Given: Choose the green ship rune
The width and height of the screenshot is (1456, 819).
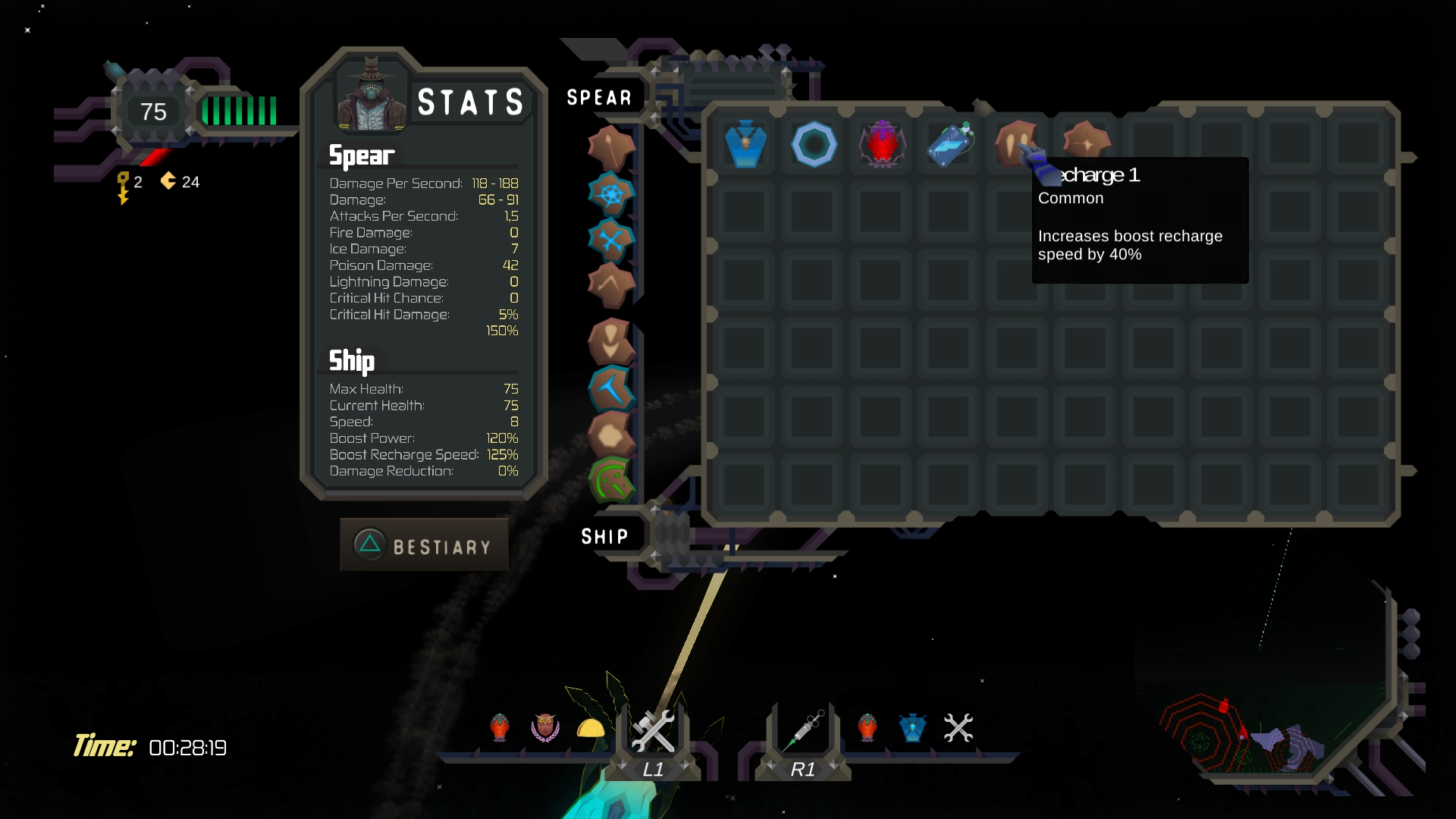Looking at the screenshot, I should (x=610, y=480).
